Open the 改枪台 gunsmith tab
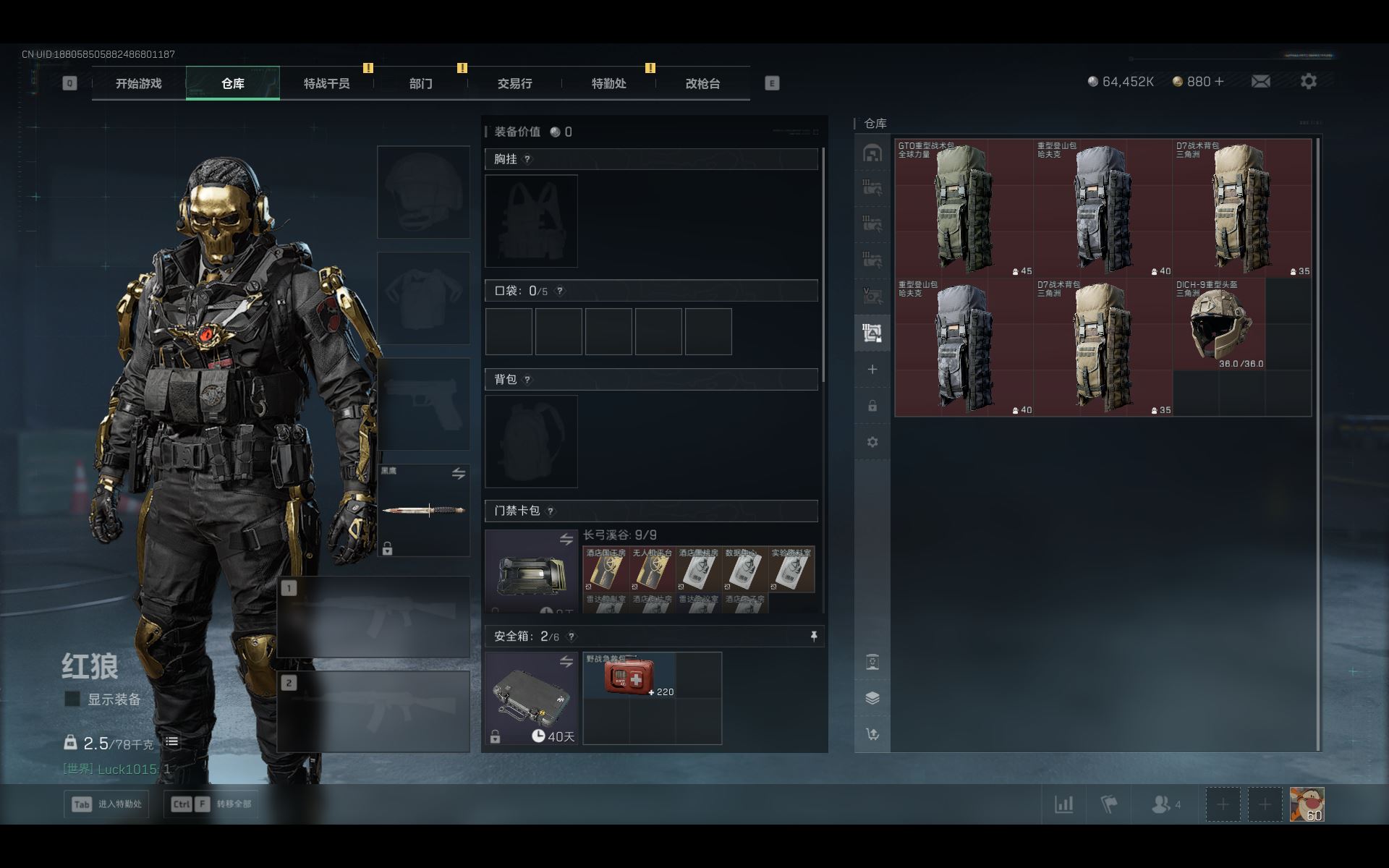The width and height of the screenshot is (1389, 868). (x=702, y=84)
